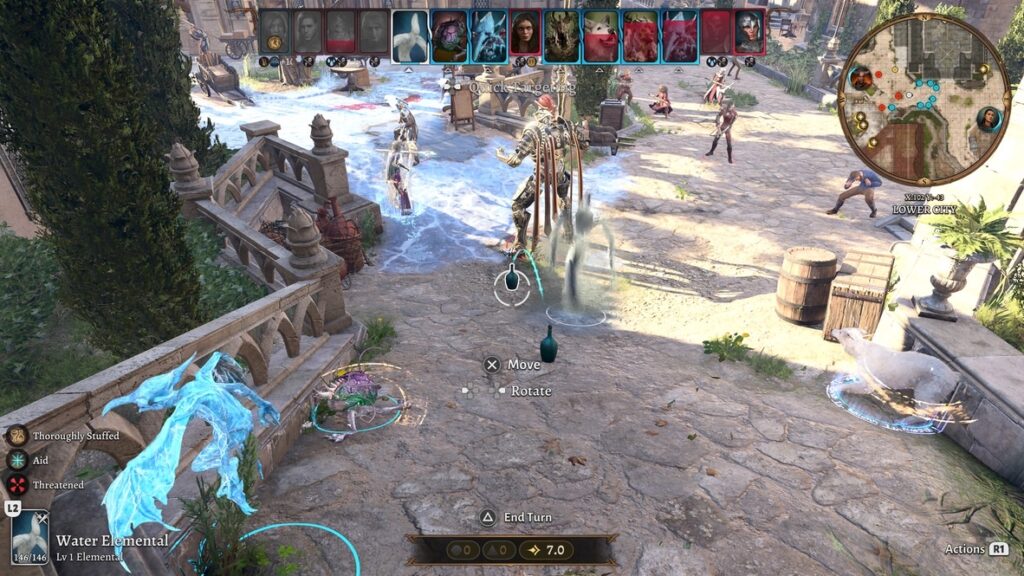Pick the white dog turn-order portrait

[x=601, y=37]
